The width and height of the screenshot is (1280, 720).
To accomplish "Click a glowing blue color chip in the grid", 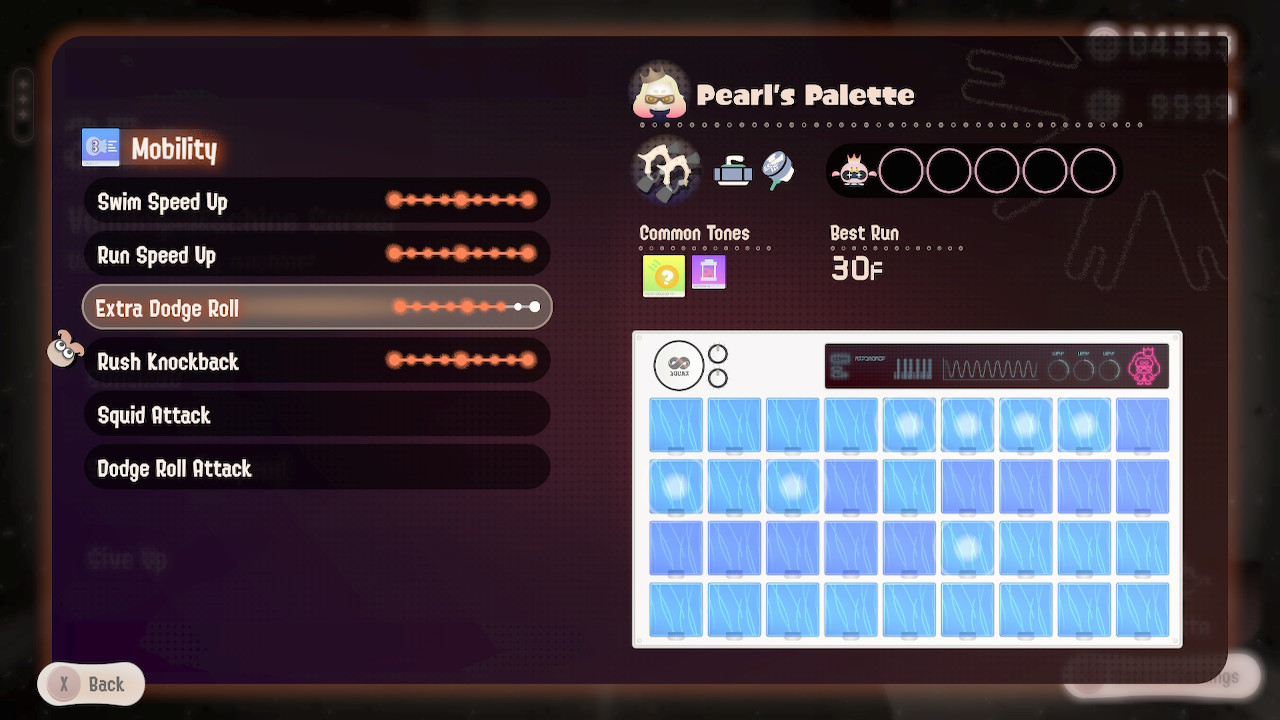I will click(x=909, y=425).
